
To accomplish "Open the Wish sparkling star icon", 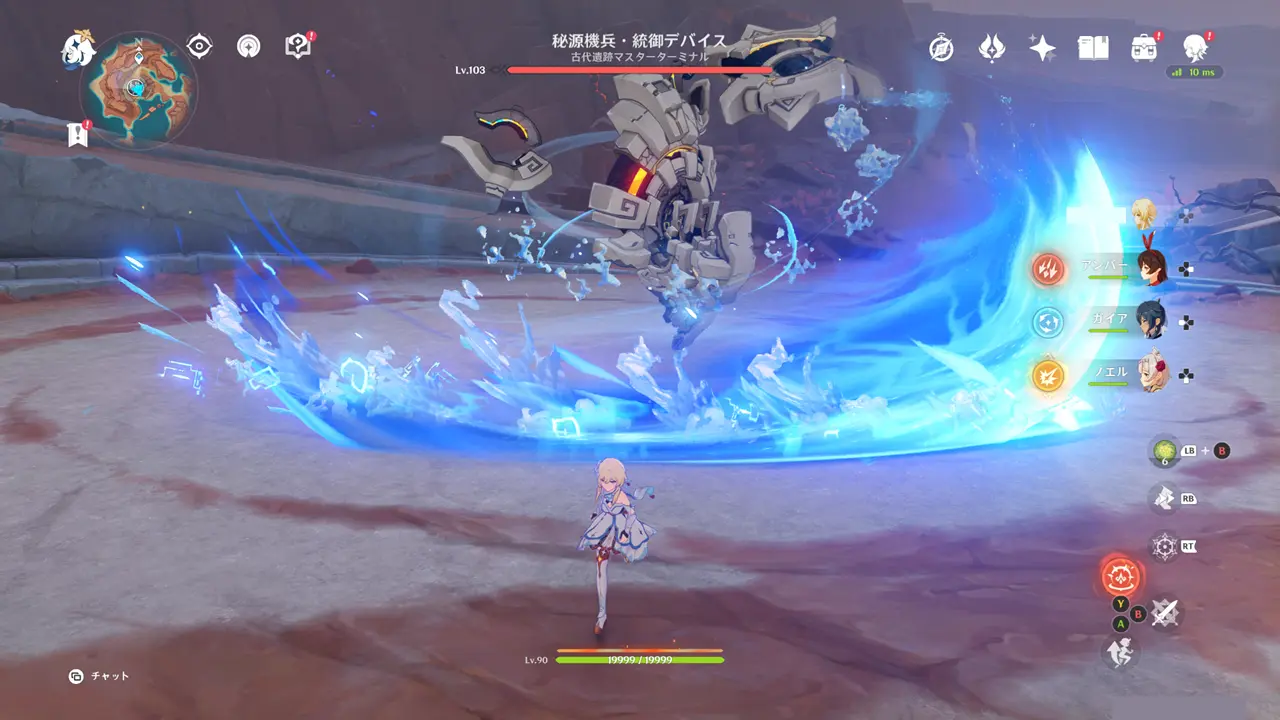I will 1041,47.
